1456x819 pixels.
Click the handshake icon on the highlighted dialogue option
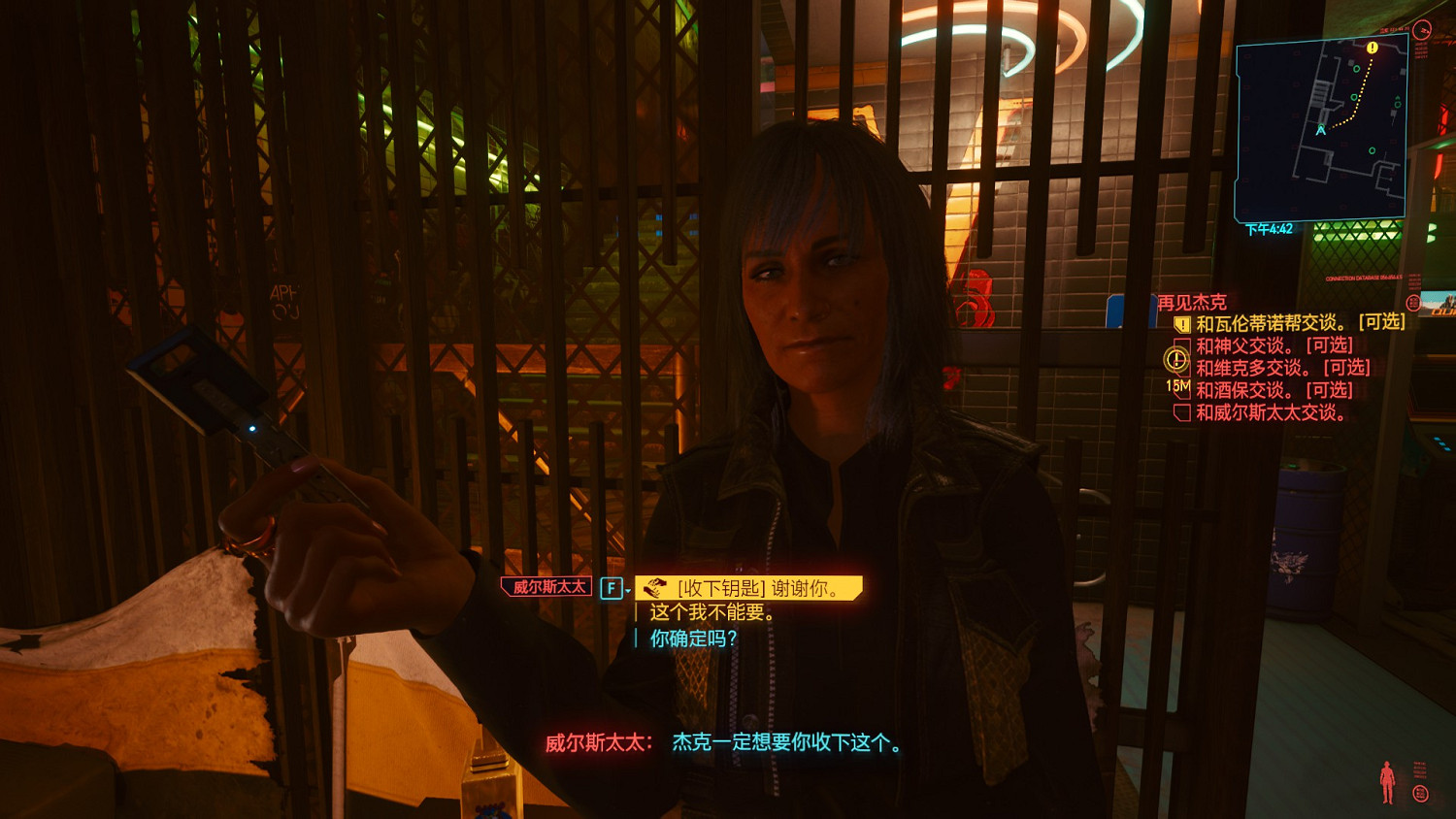pyautogui.click(x=655, y=587)
